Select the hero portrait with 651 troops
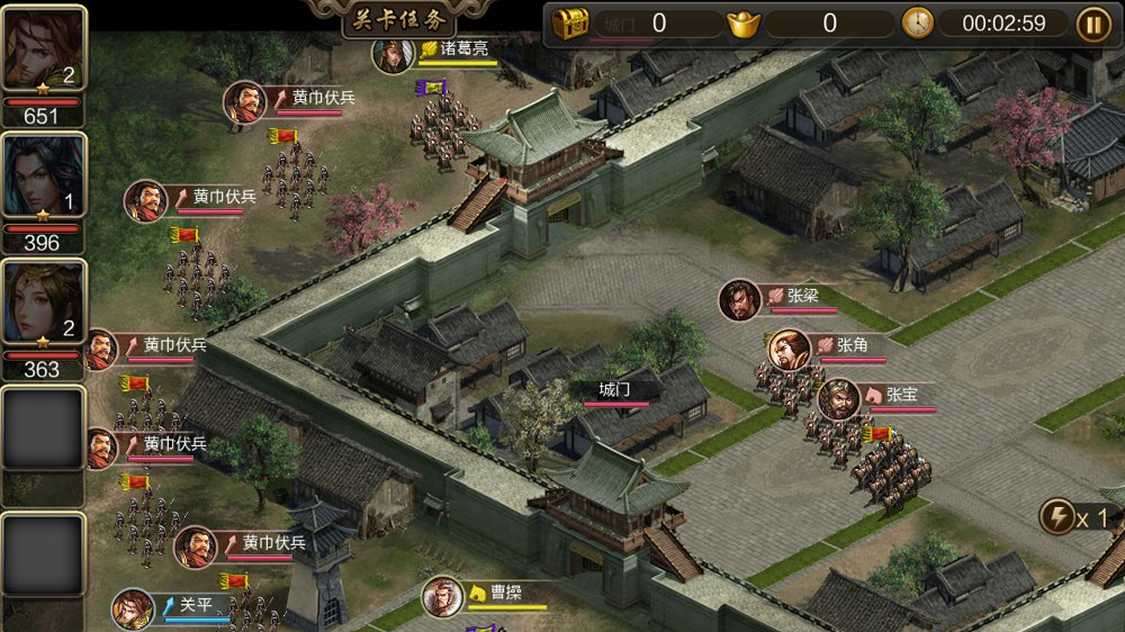Screen dimensions: 1125x632 pos(43,49)
